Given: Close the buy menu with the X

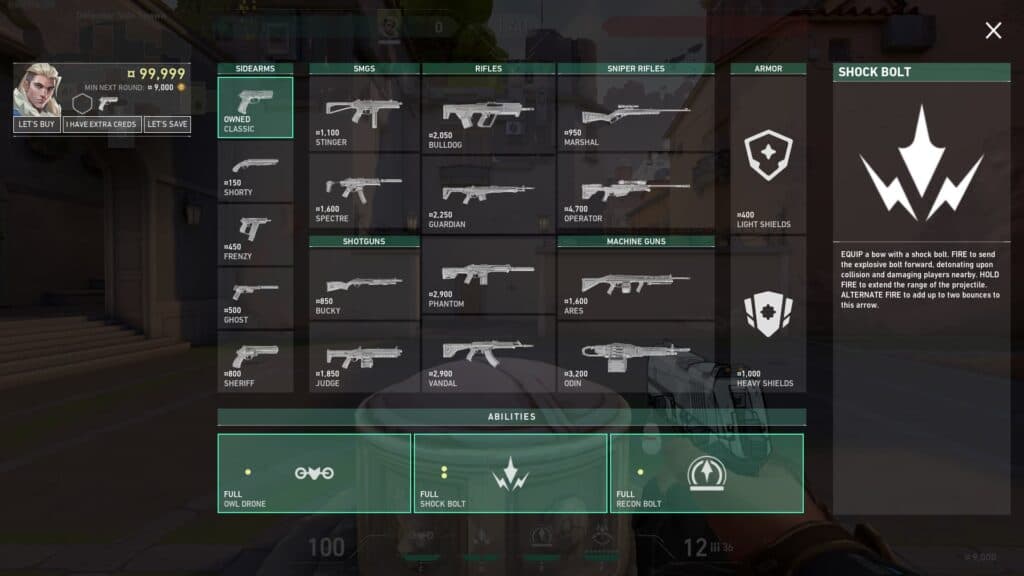Looking at the screenshot, I should click(993, 31).
